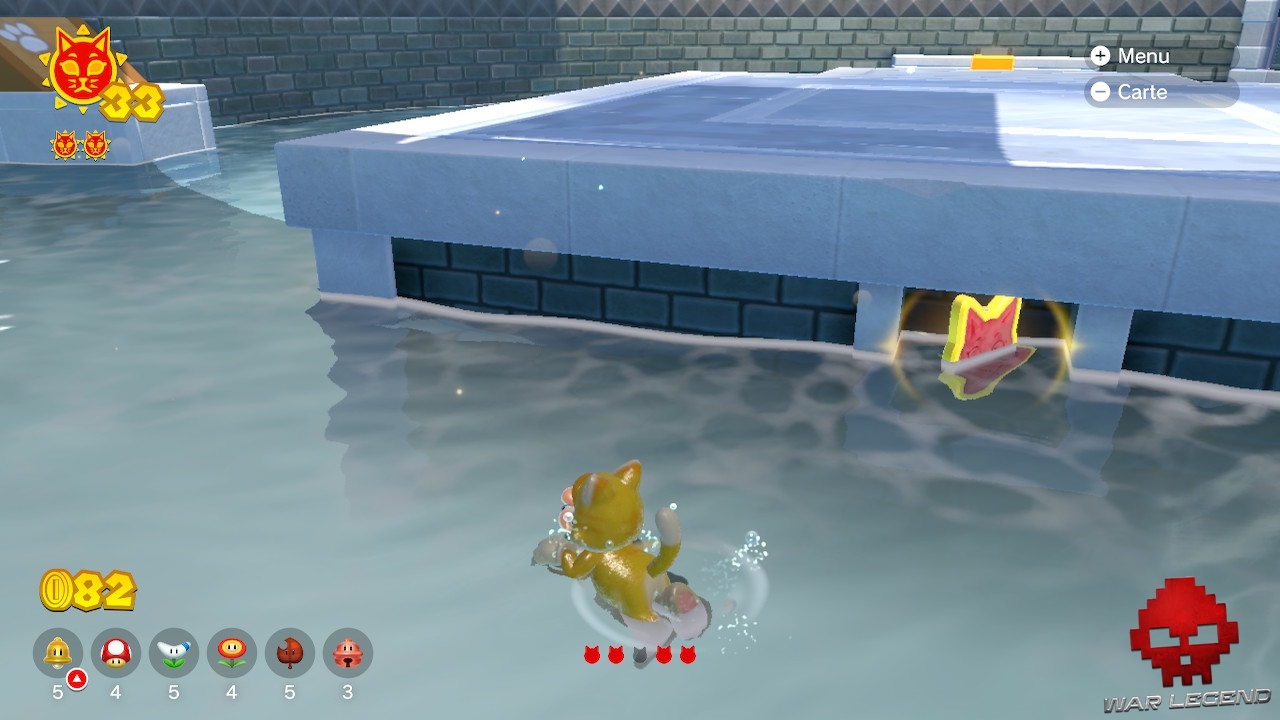Select the Super Bell power-up item

point(56,650)
